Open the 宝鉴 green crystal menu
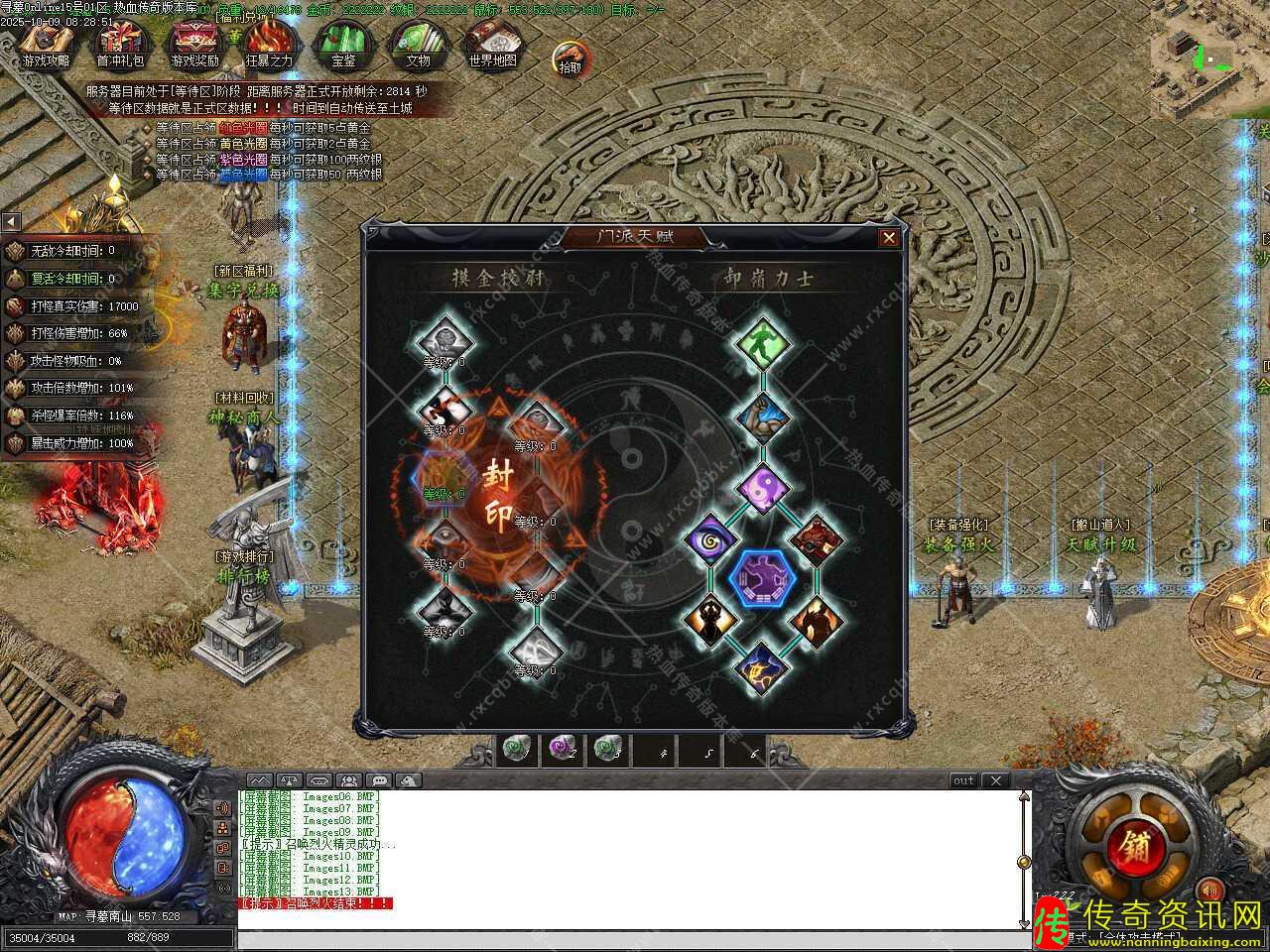 [343, 42]
